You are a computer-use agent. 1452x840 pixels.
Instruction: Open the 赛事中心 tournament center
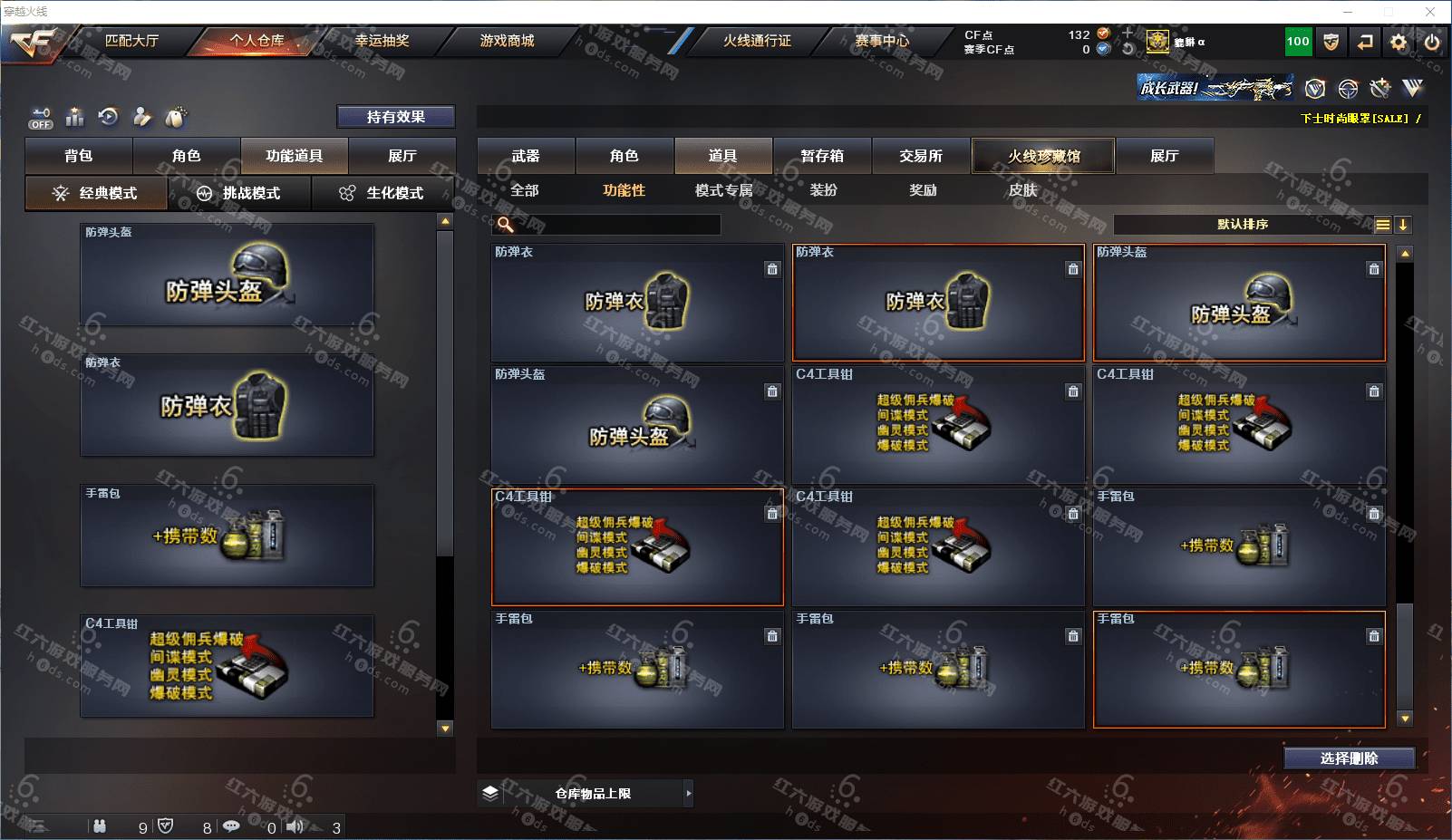point(882,41)
